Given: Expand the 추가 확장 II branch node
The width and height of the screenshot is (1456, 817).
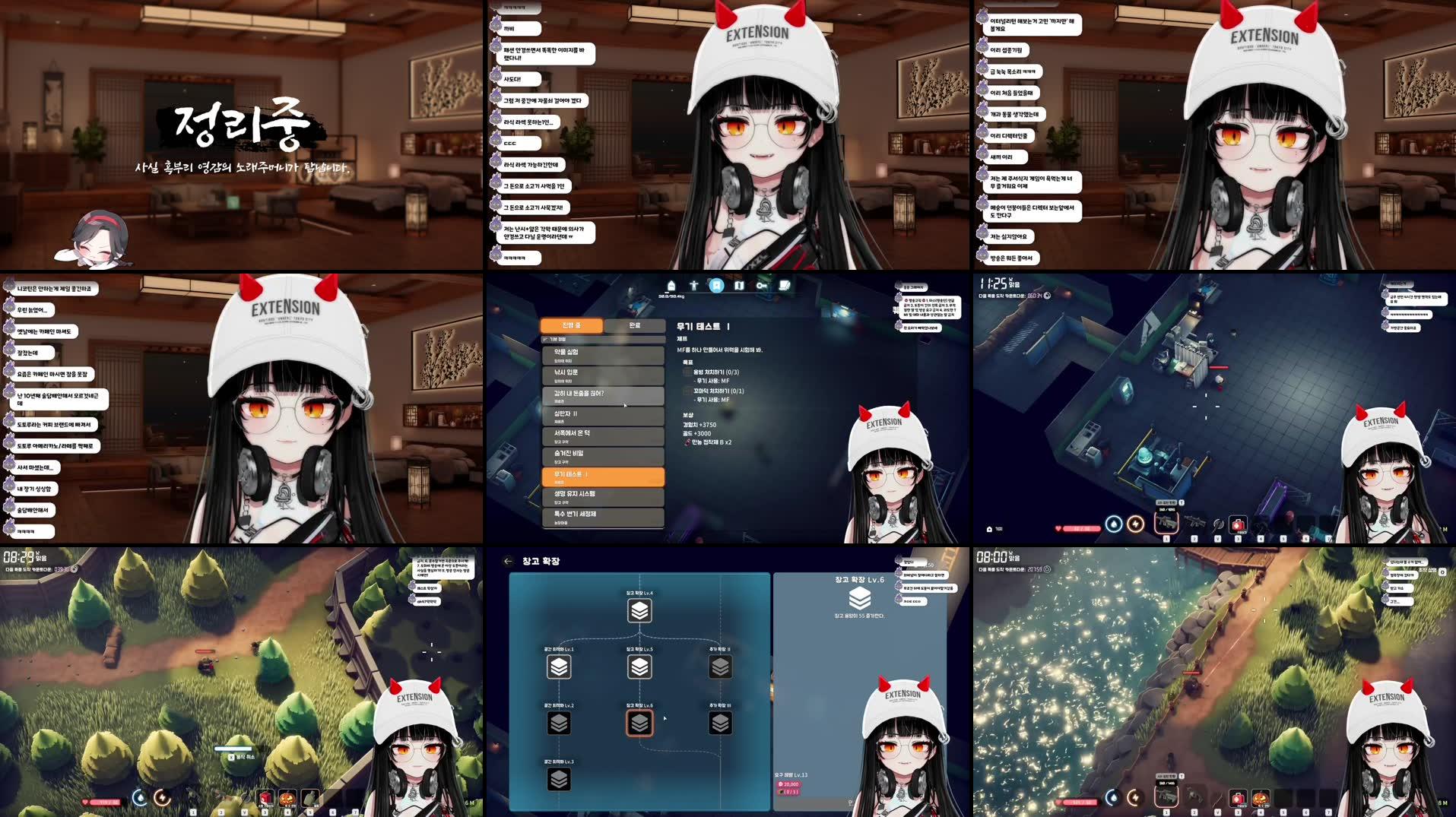Looking at the screenshot, I should 720,667.
